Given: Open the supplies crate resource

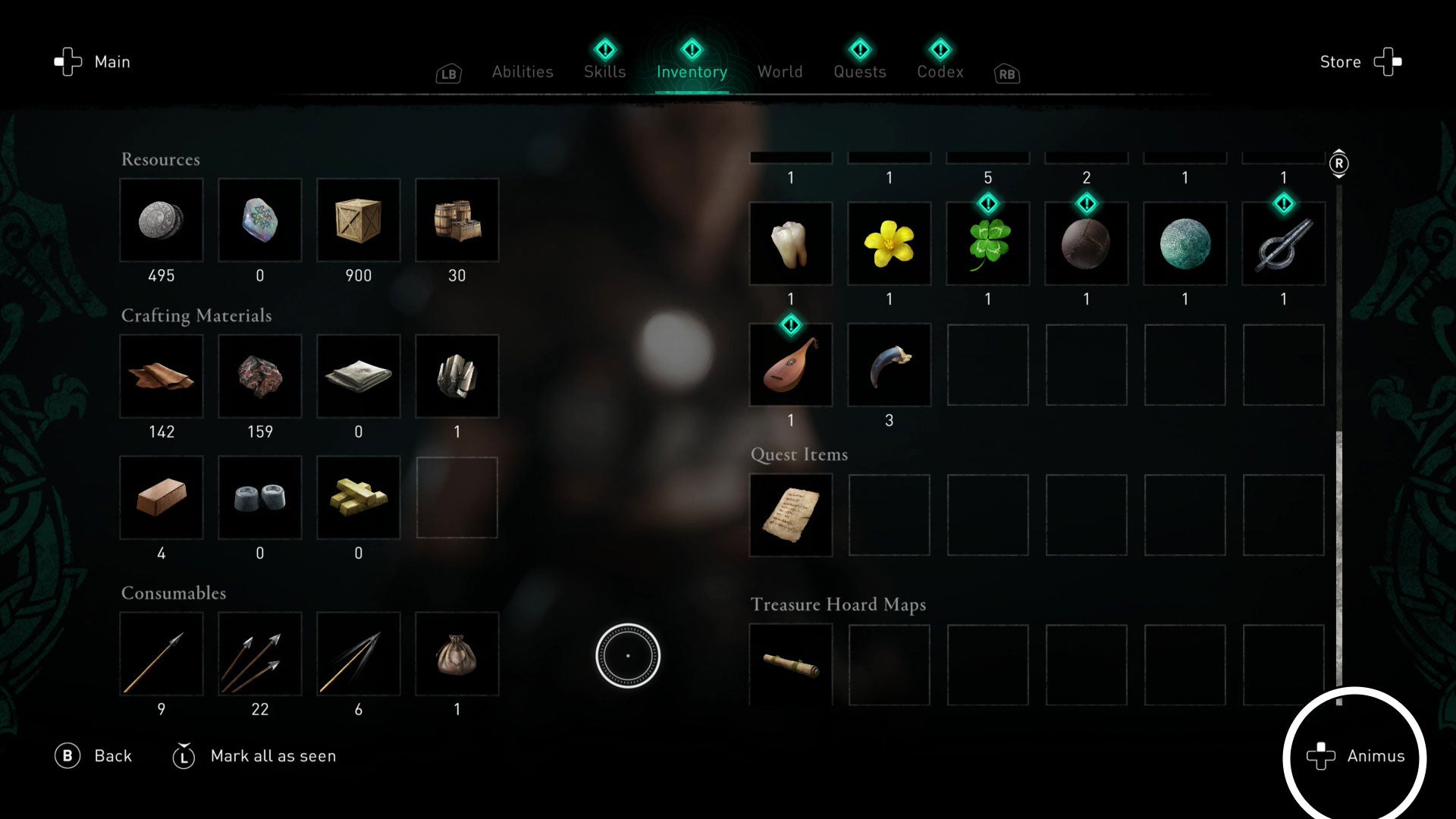Looking at the screenshot, I should [359, 221].
